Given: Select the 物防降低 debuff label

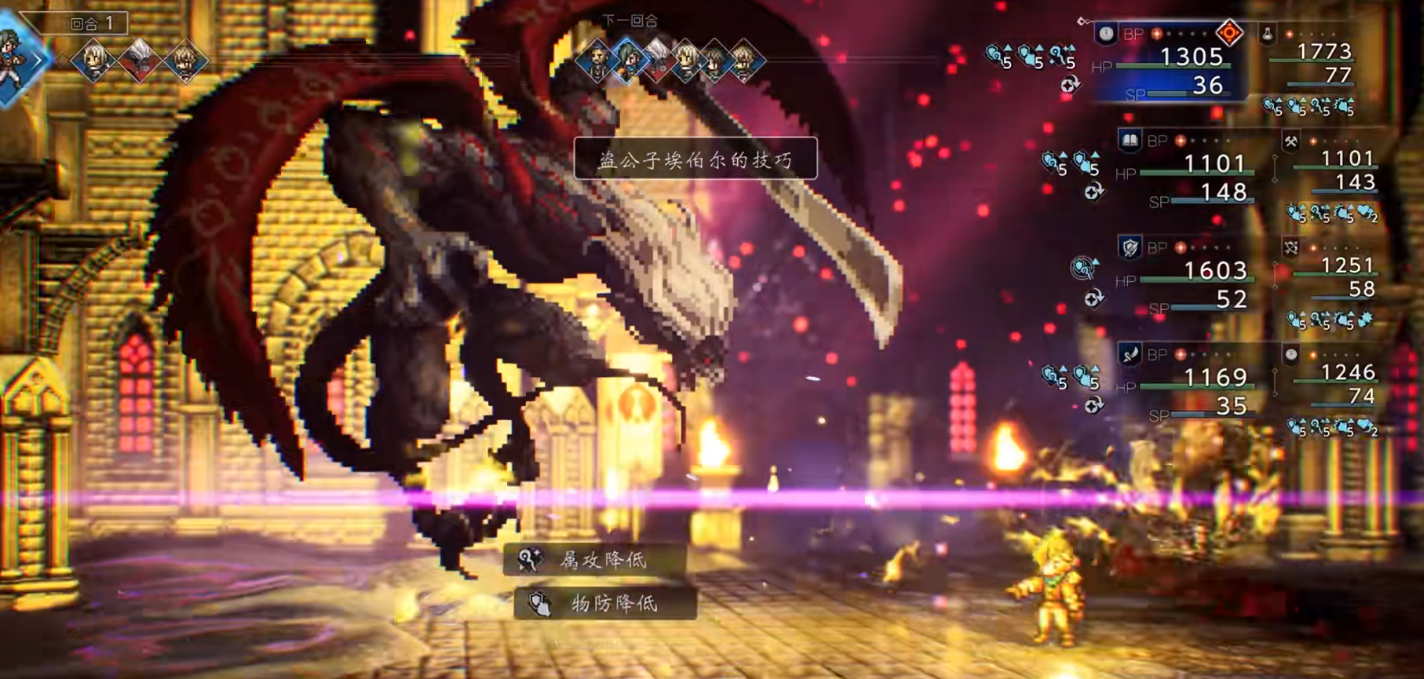Looking at the screenshot, I should click(605, 603).
